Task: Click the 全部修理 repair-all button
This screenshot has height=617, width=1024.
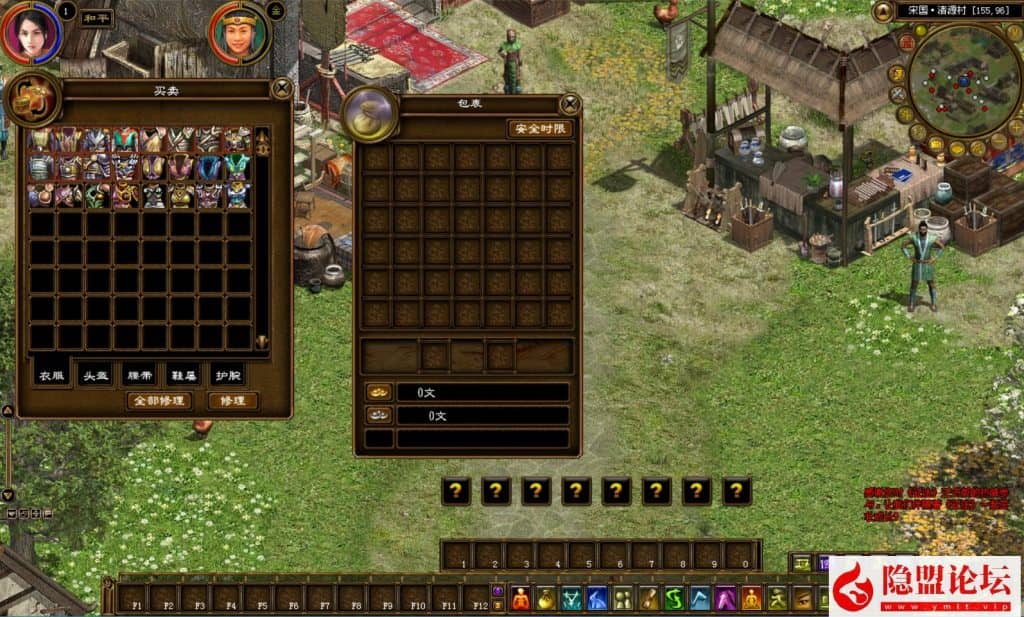Action: [160, 400]
